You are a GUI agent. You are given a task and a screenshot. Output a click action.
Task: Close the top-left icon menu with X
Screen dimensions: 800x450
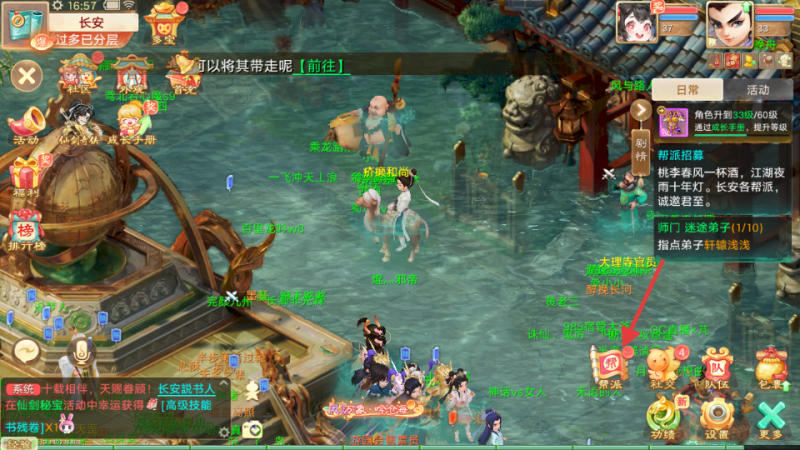click(27, 74)
